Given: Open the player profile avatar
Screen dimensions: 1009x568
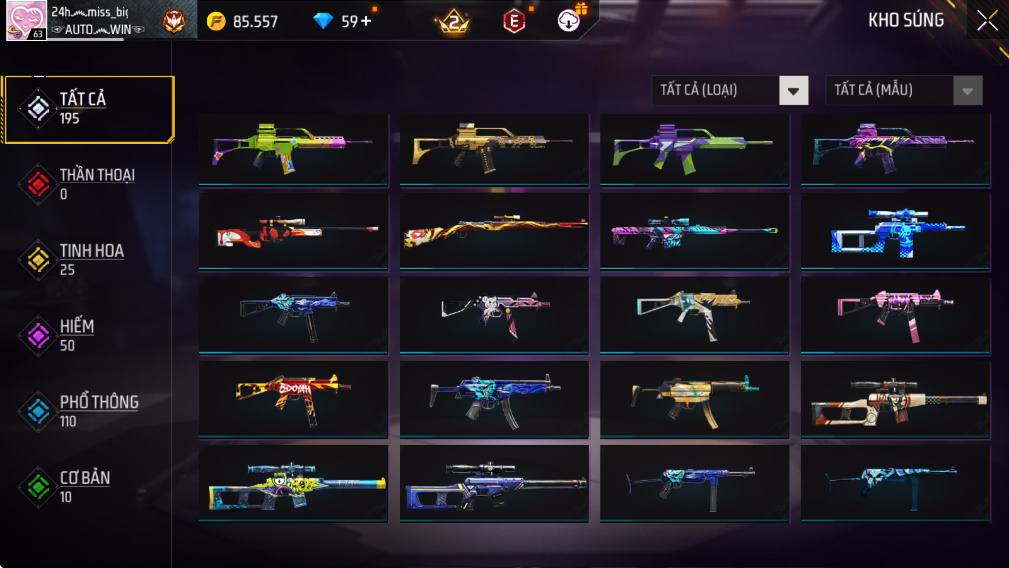Looking at the screenshot, I should [x=25, y=21].
